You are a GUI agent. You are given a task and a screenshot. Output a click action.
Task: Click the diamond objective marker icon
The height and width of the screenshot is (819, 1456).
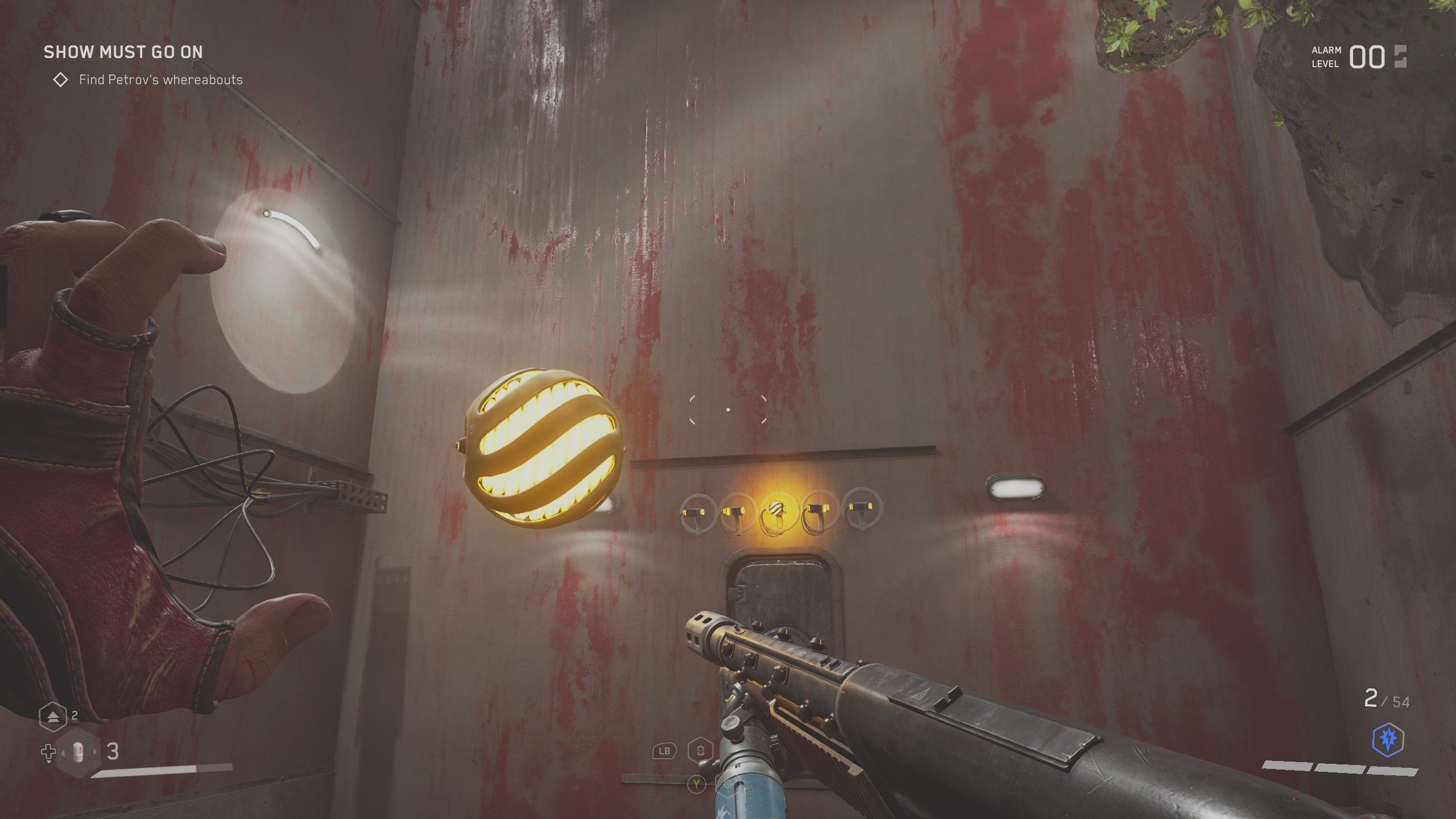point(61,80)
